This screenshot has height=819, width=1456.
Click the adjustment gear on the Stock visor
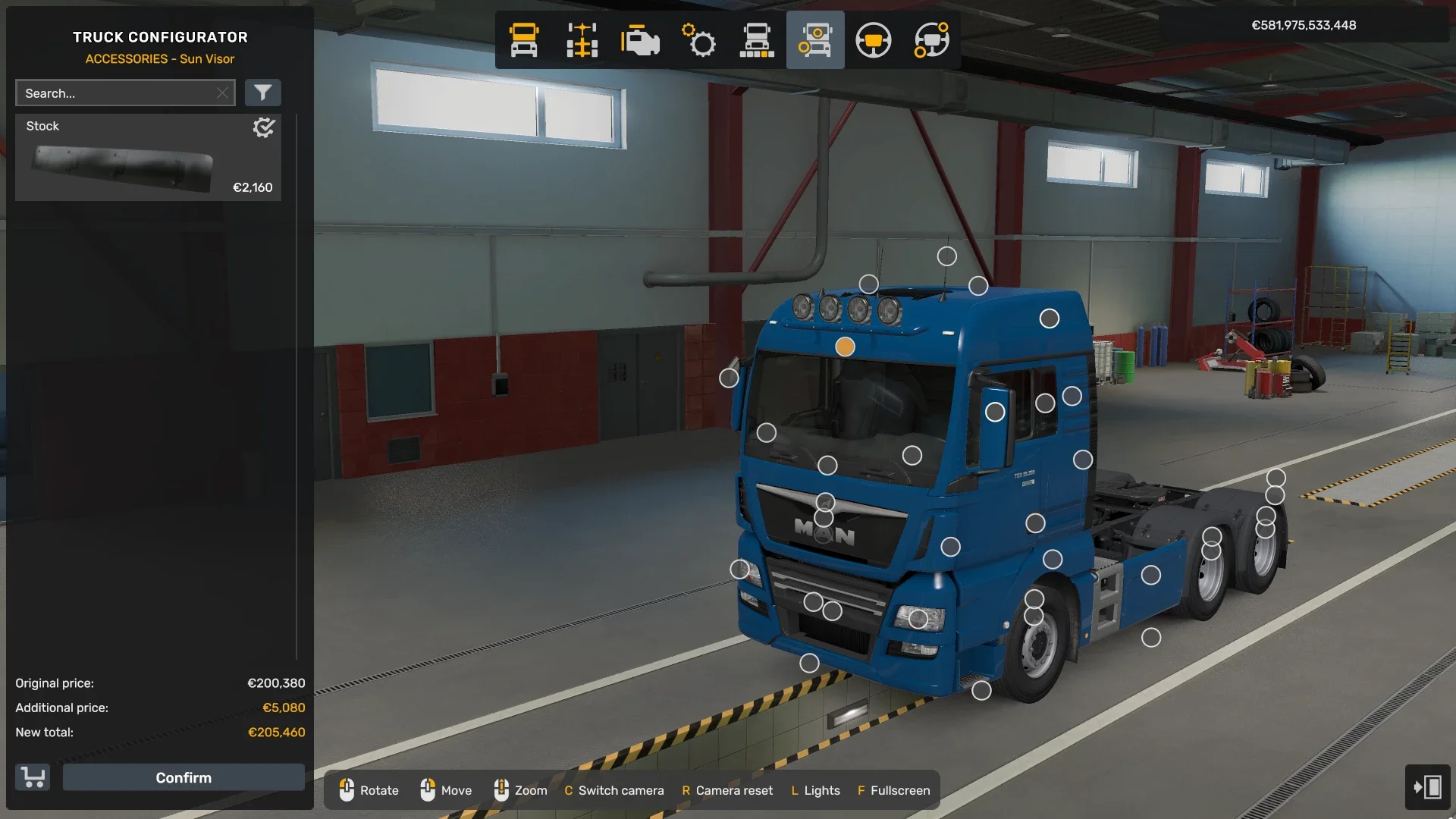click(x=263, y=127)
